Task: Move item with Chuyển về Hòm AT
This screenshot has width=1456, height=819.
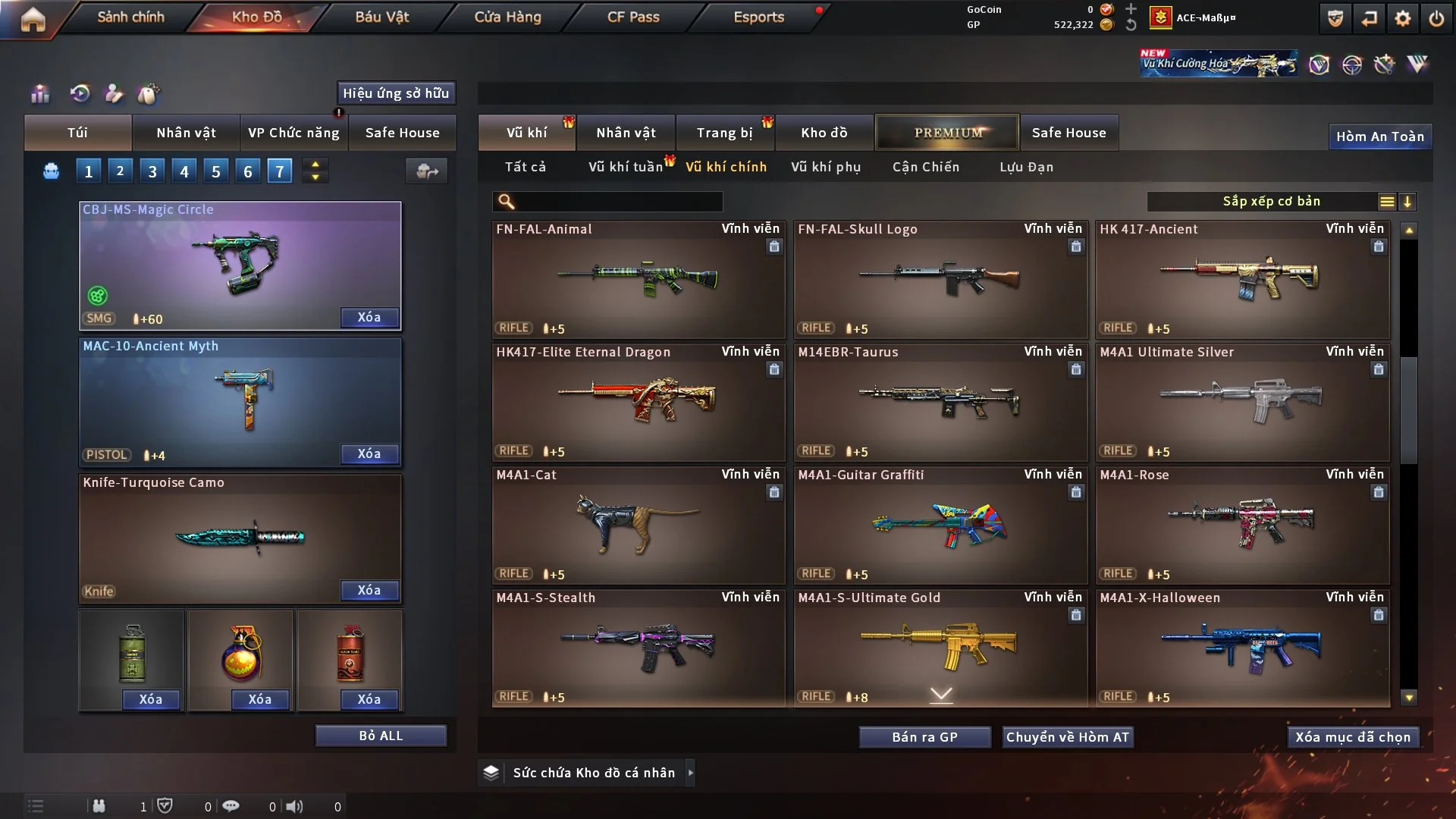Action: point(1067,737)
